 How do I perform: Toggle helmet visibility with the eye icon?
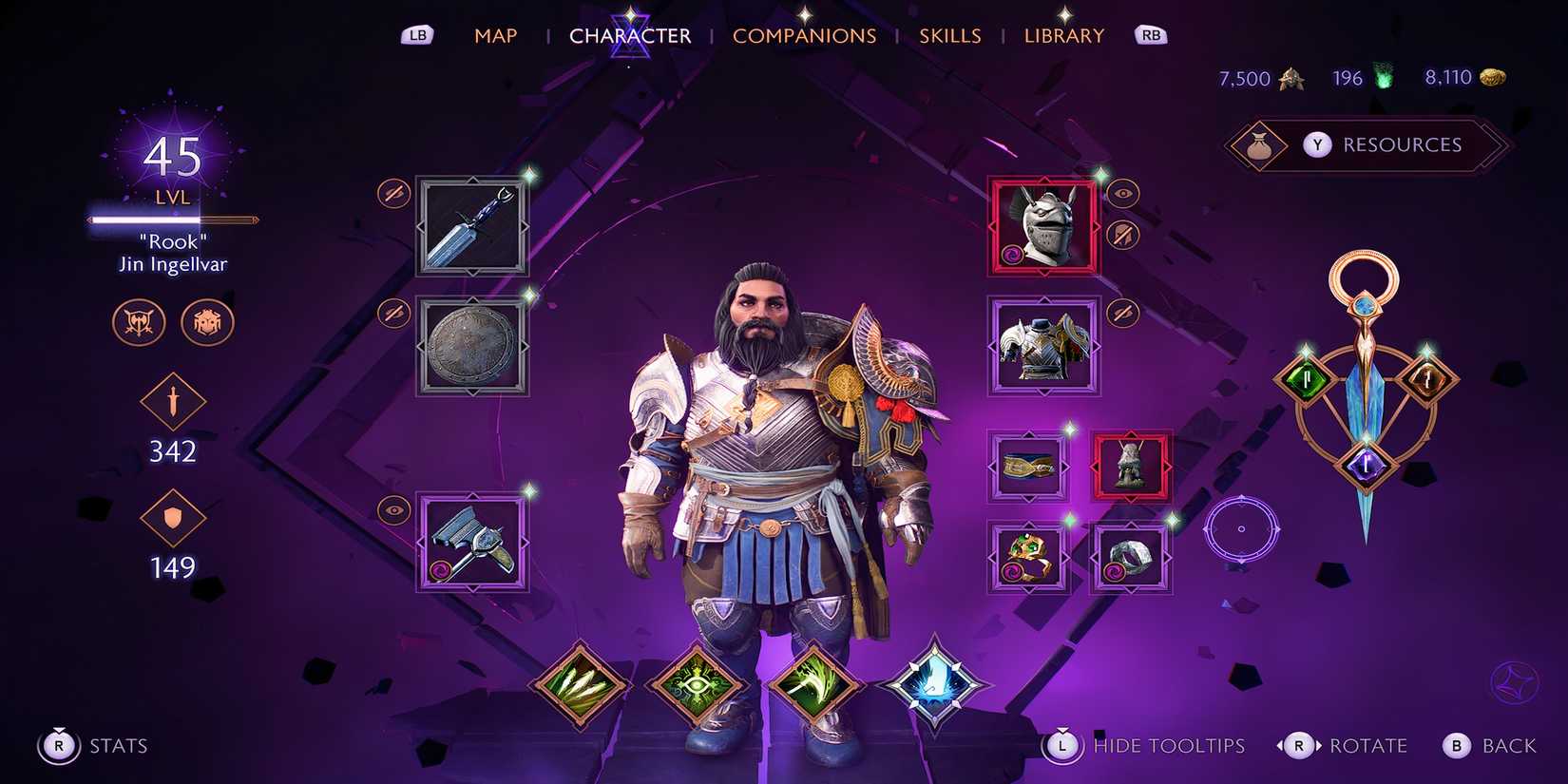pos(1124,193)
